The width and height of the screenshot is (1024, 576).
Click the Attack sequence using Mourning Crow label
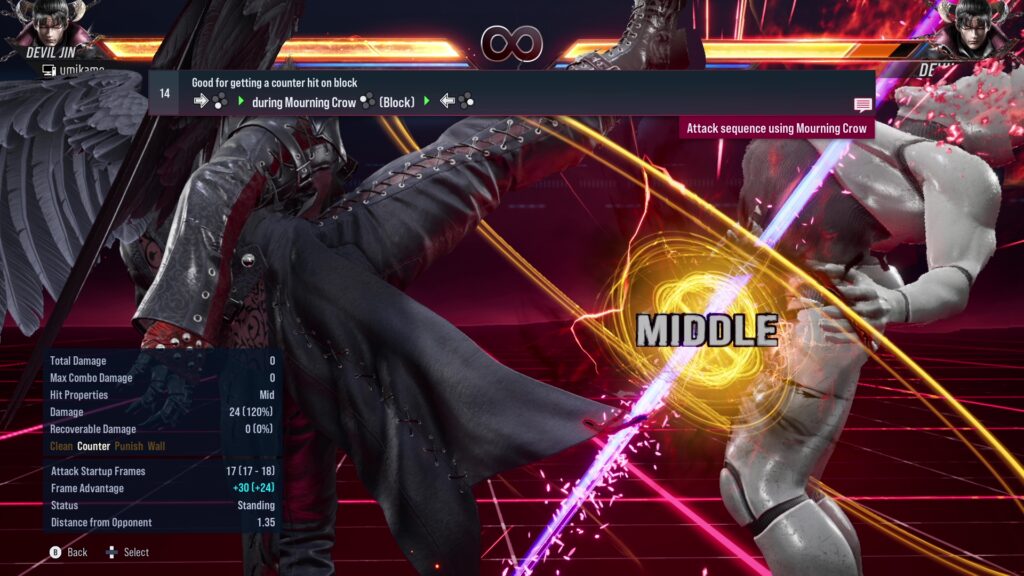[776, 128]
